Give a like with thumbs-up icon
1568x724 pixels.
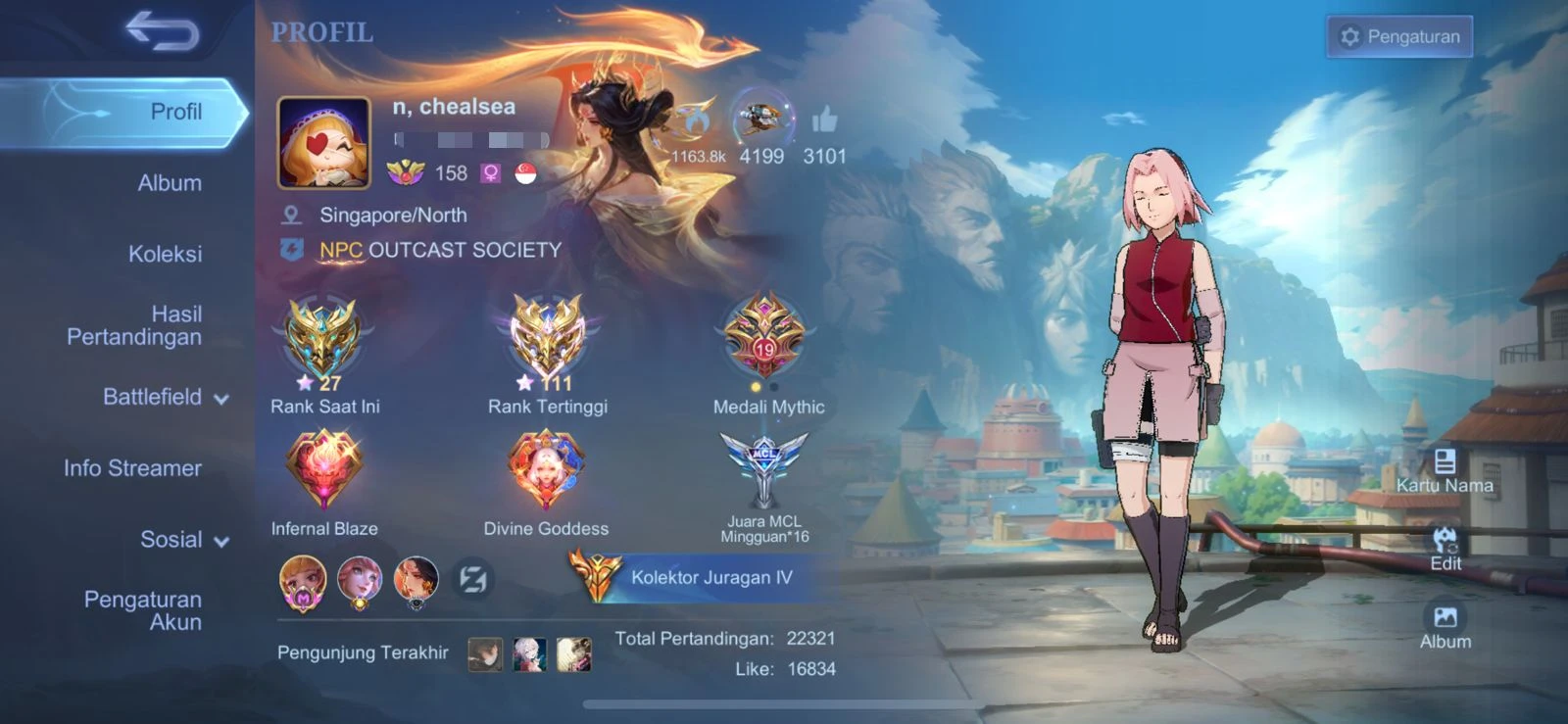824,121
